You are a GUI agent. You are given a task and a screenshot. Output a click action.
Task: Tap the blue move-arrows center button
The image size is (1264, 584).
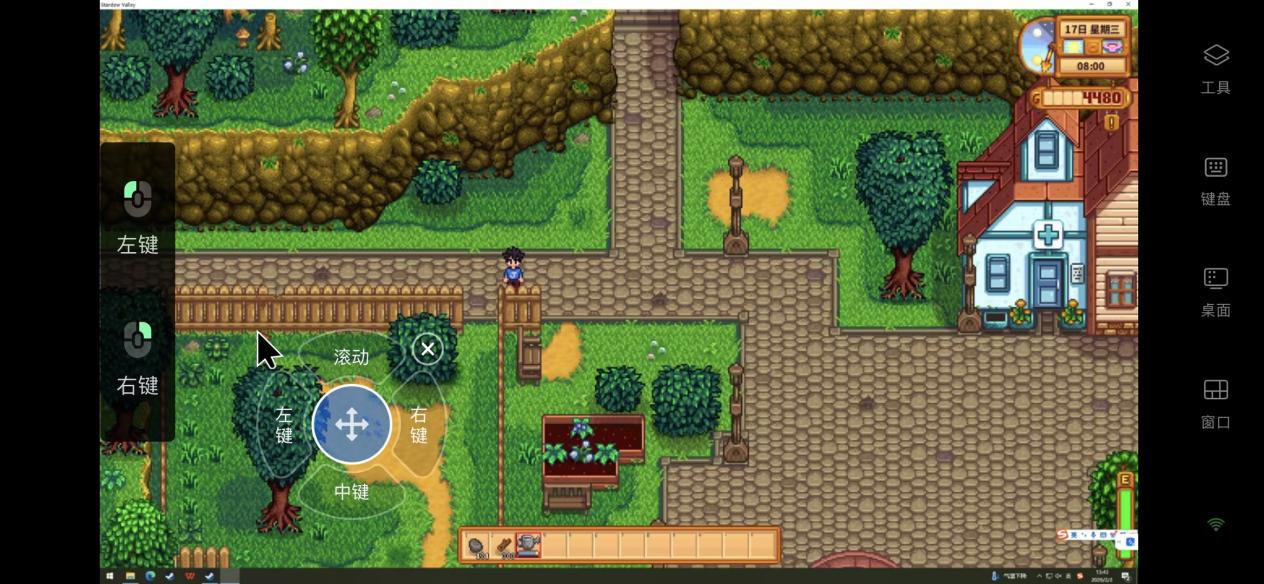coord(351,425)
